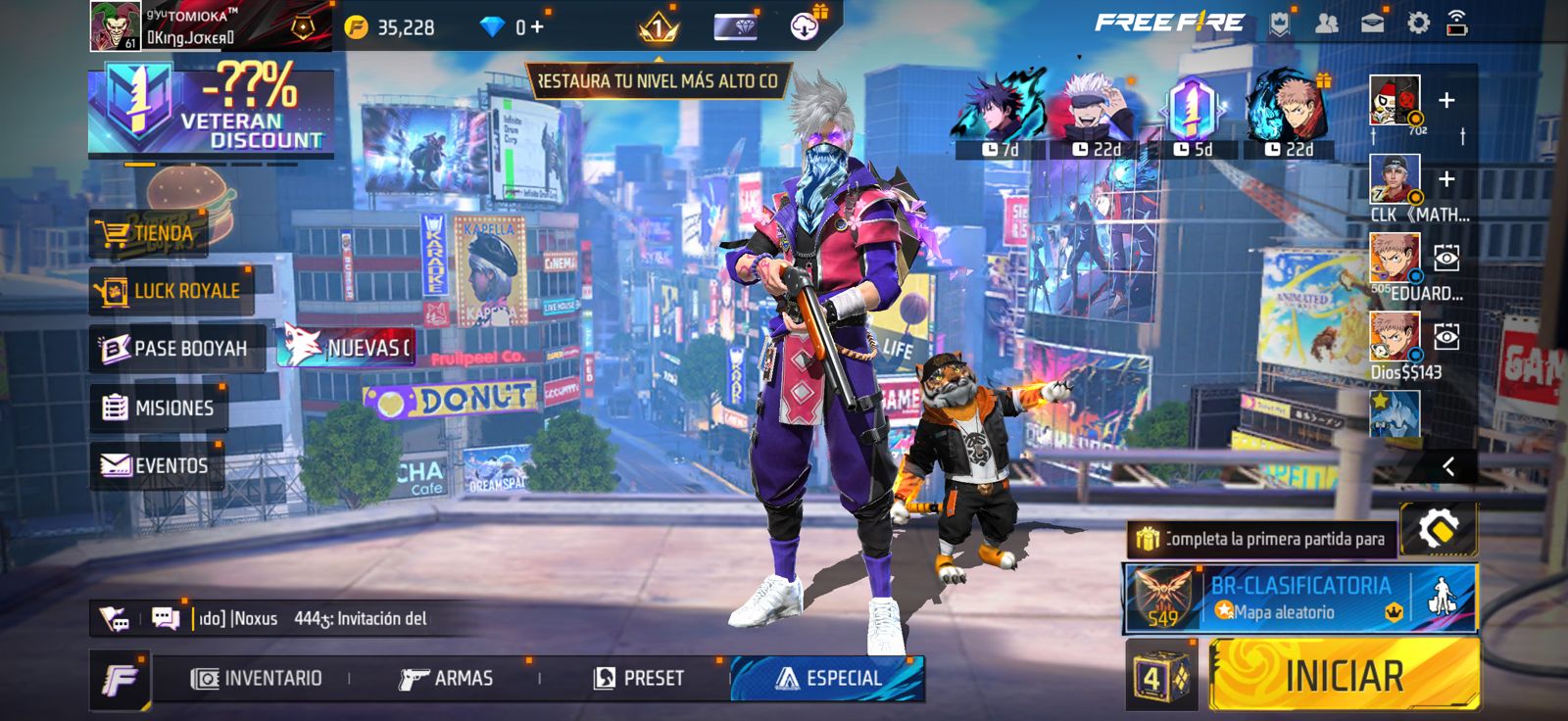1568x721 pixels.
Task: Collapse the friends side panel arrow
Action: pyautogui.click(x=1447, y=467)
